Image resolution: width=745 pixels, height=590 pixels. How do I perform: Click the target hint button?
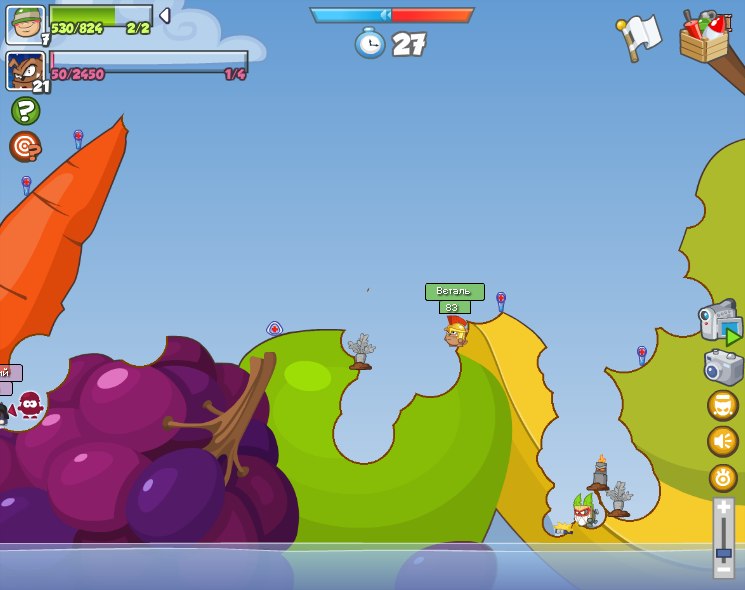24,146
